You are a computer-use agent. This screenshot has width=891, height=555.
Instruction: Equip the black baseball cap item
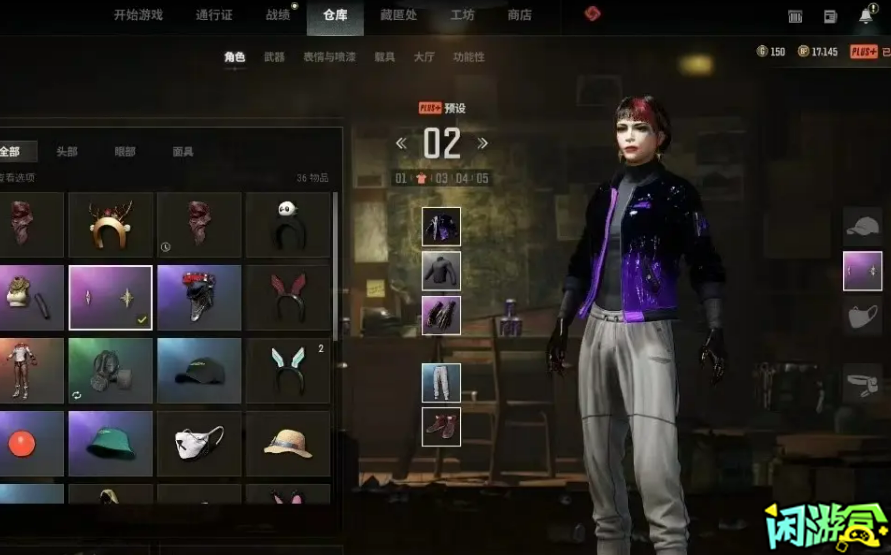pos(199,371)
